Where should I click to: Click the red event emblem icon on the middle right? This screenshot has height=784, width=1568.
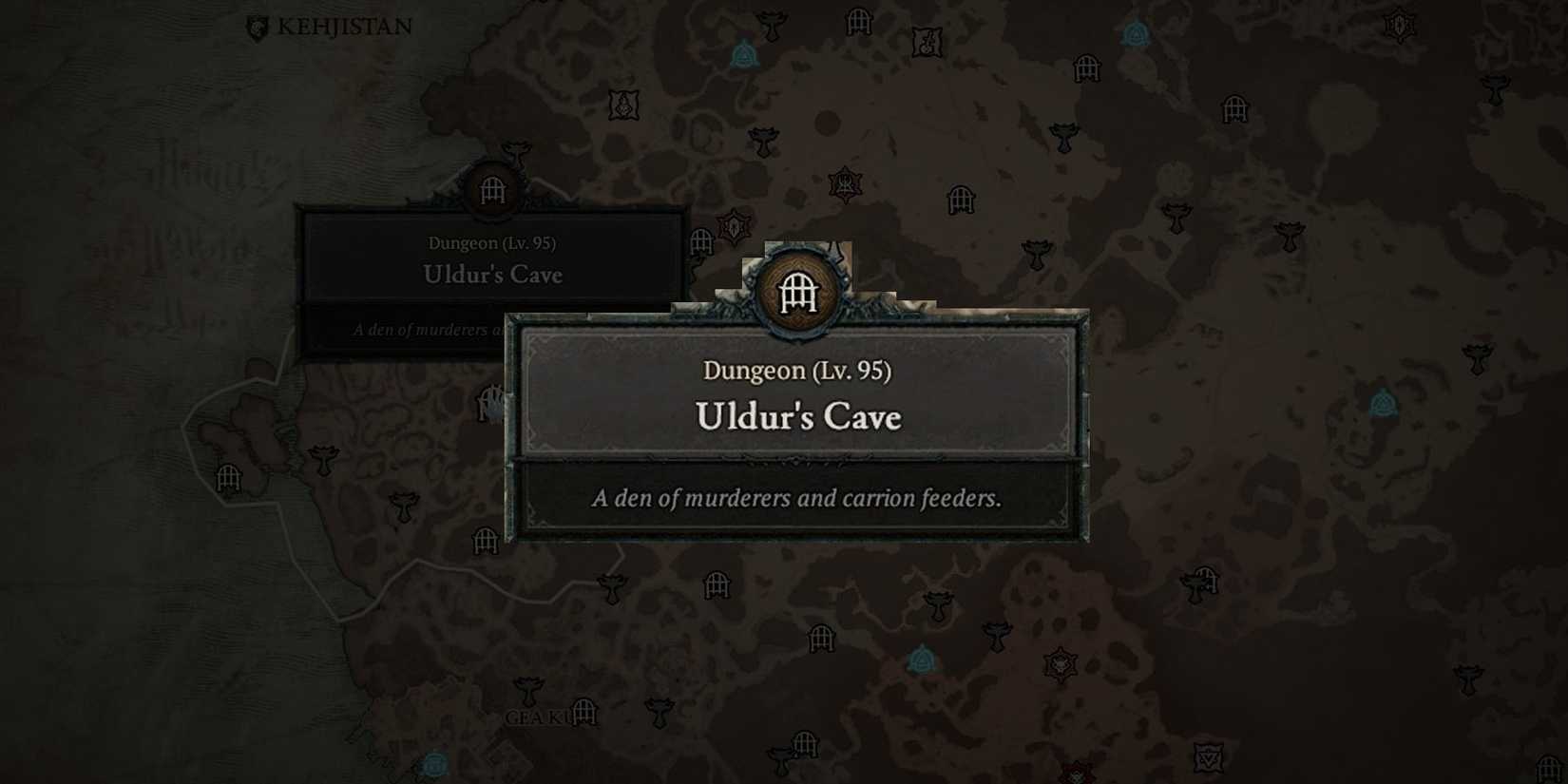tap(1061, 663)
